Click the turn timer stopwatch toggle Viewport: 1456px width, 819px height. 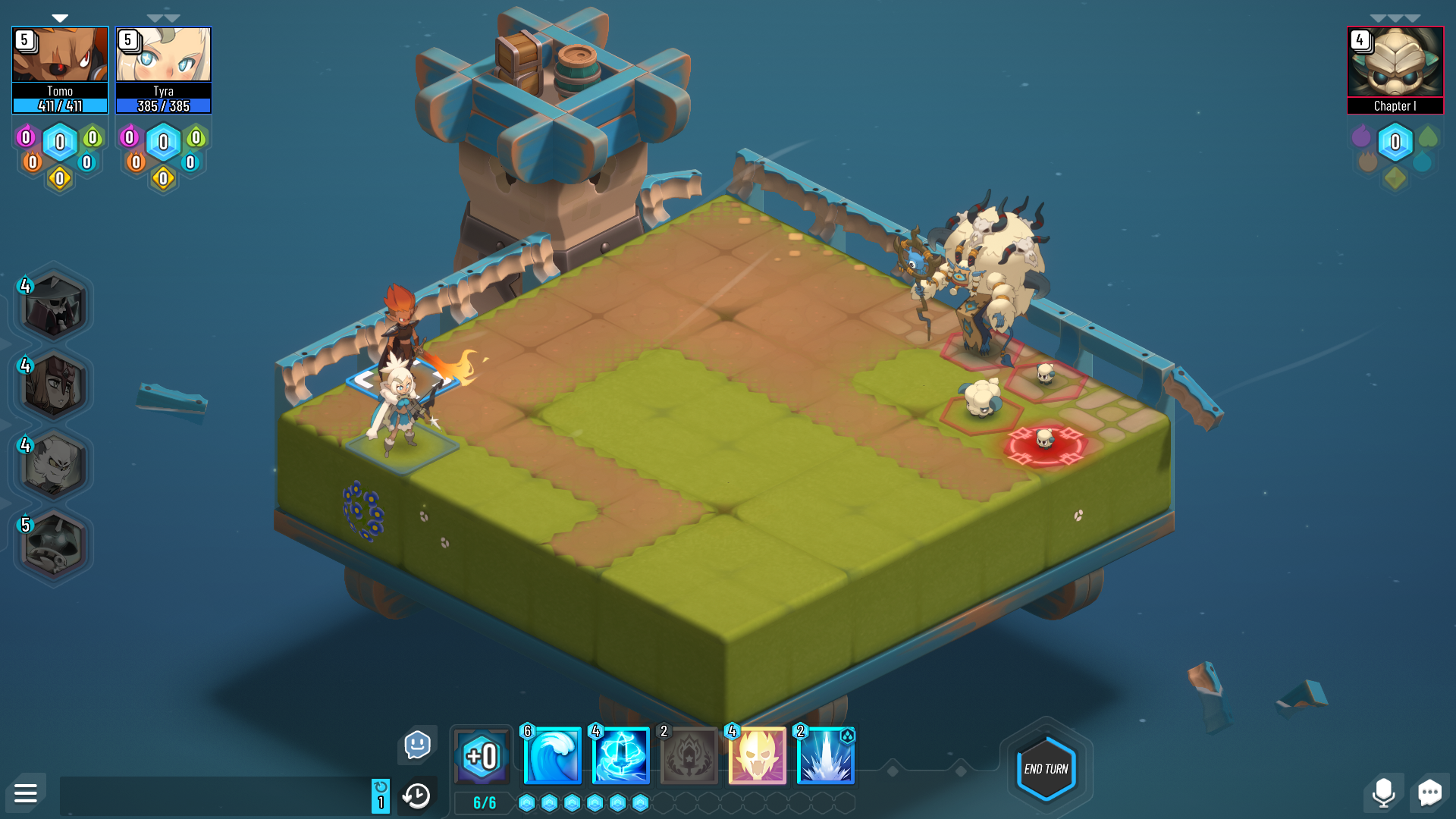pos(380,793)
